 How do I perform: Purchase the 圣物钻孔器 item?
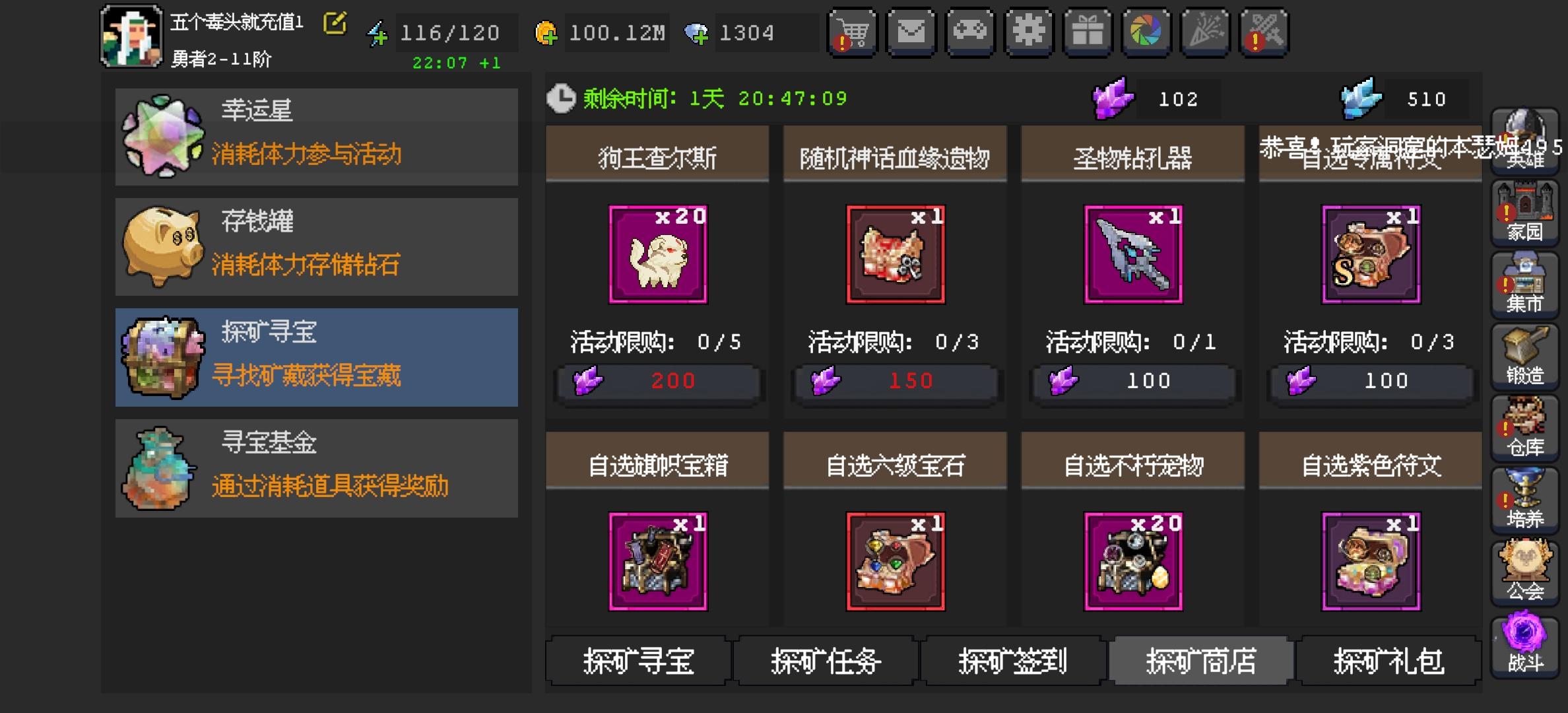[1132, 380]
